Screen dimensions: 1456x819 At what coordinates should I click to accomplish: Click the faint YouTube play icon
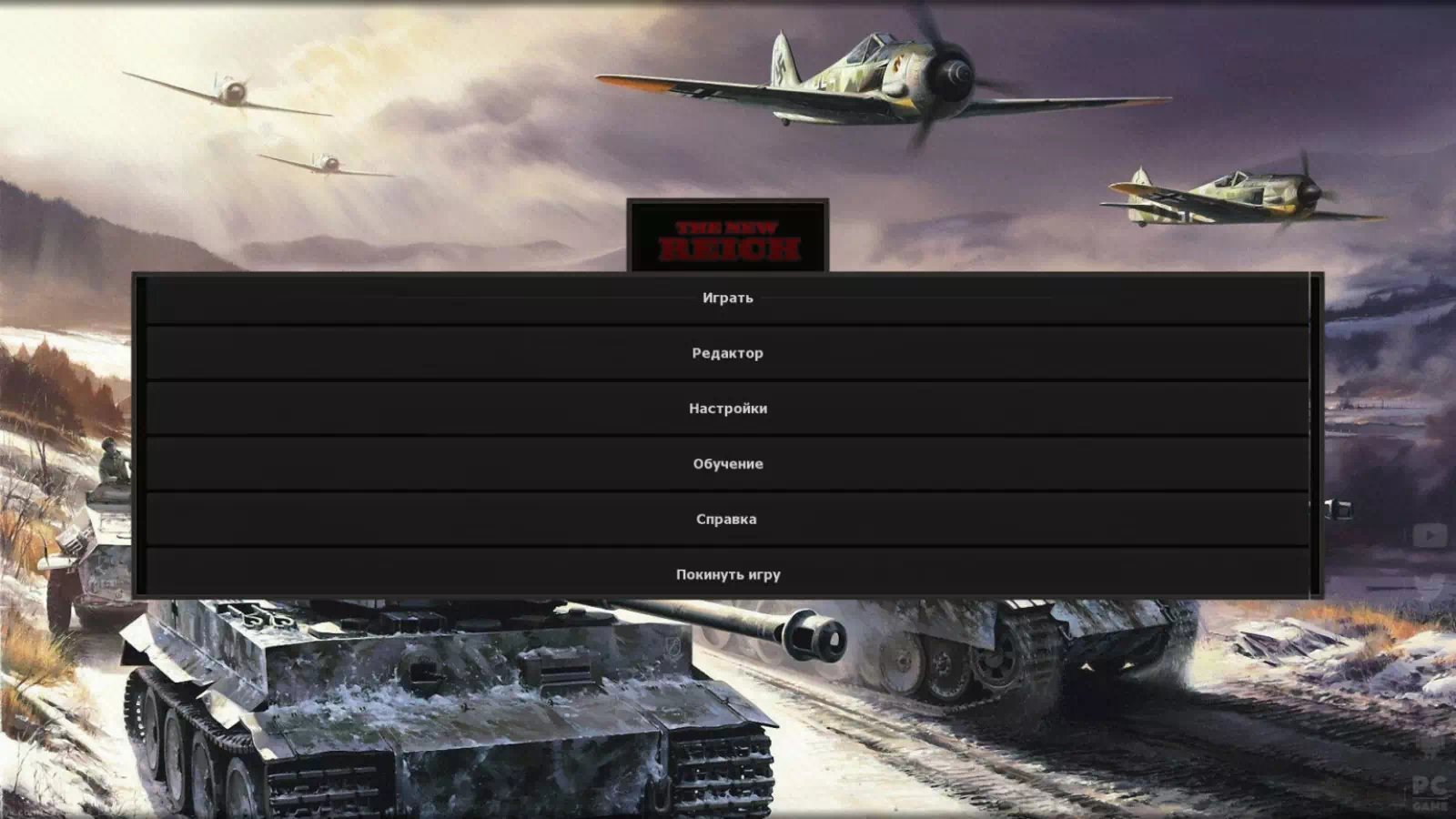[x=1430, y=536]
